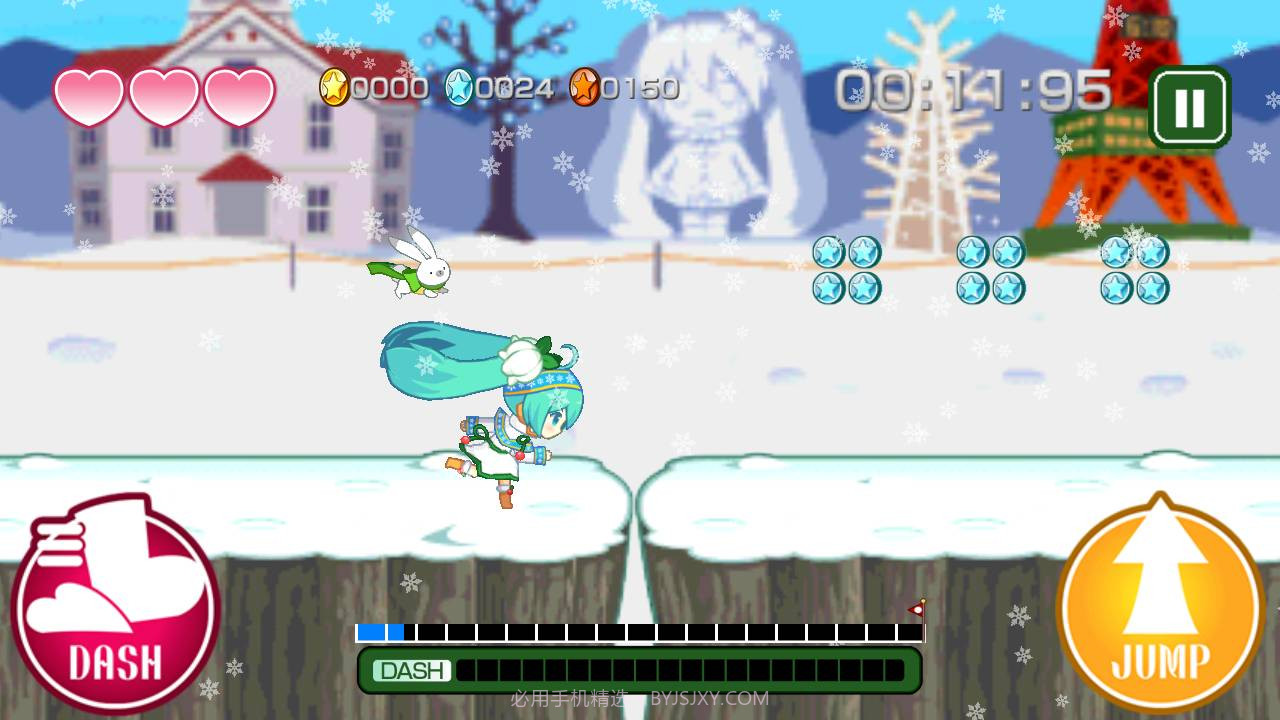Tap the blue crystal counter icon
The width and height of the screenshot is (1280, 720).
[x=457, y=88]
